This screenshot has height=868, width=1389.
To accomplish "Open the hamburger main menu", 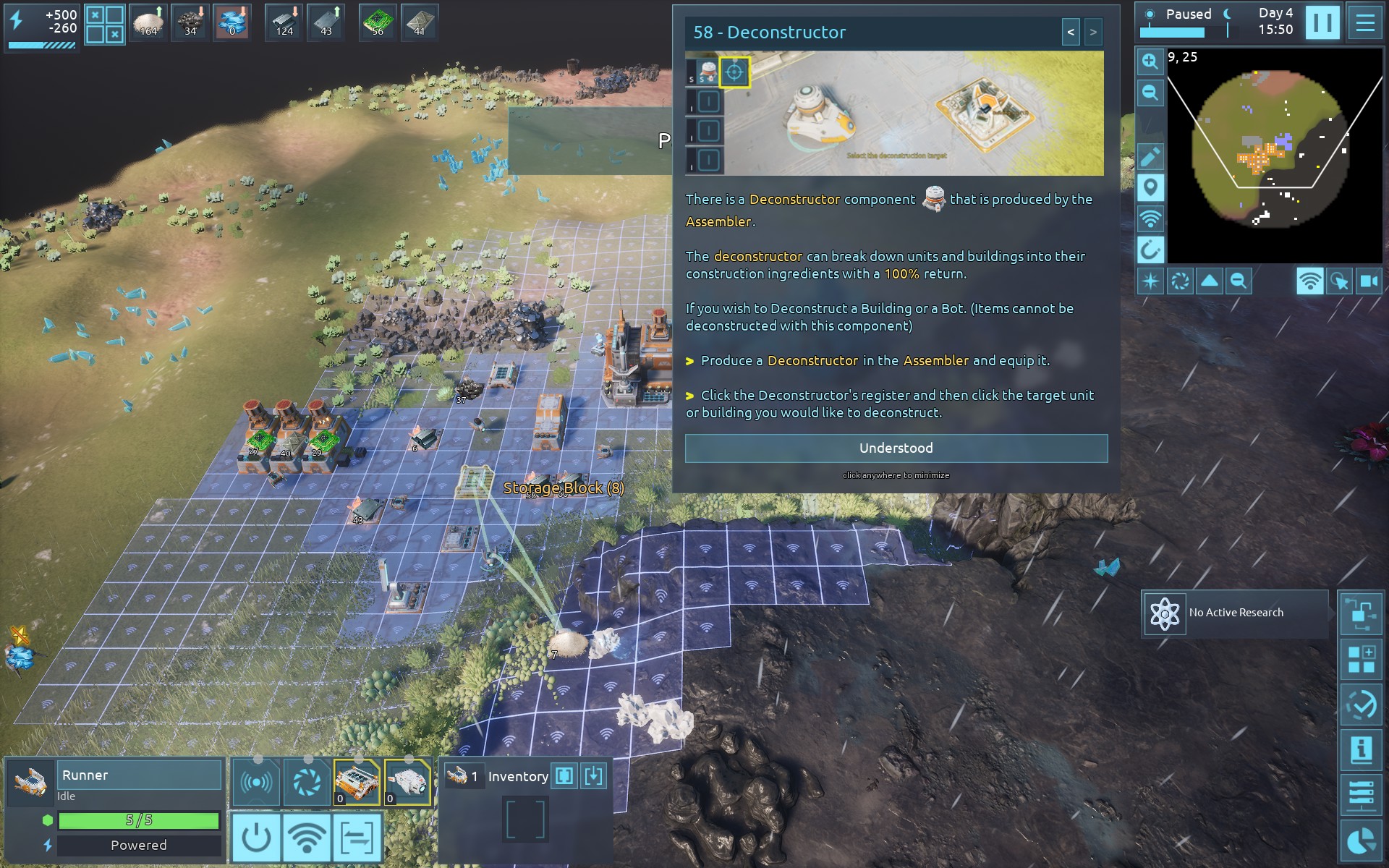I will 1365,22.
